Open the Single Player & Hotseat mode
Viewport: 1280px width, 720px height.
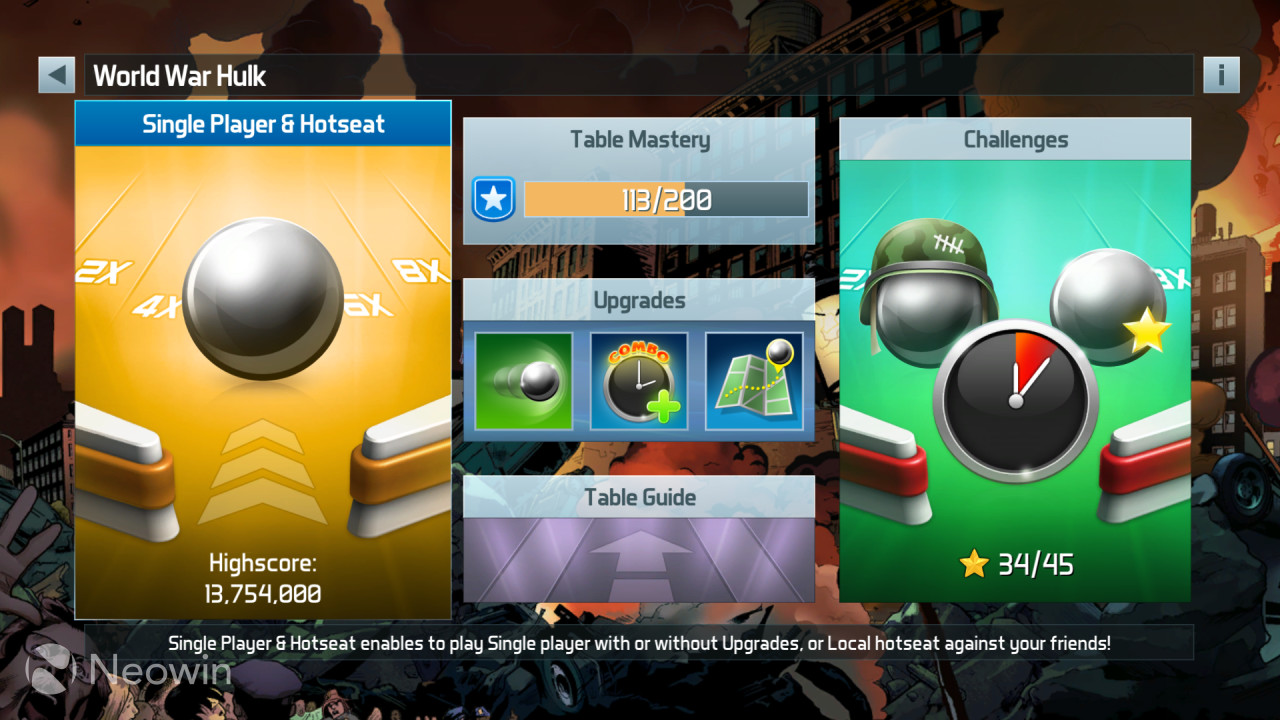click(x=262, y=124)
